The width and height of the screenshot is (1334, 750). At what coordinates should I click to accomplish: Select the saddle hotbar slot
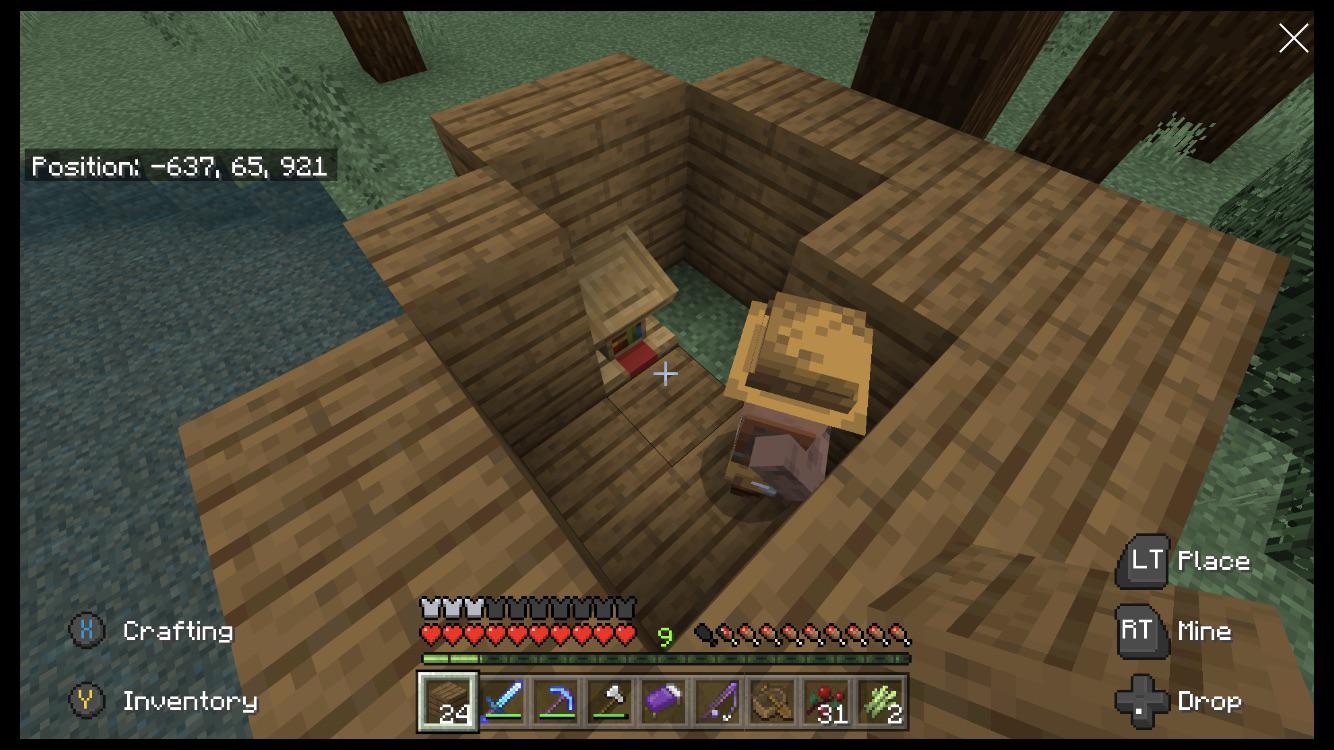(771, 700)
